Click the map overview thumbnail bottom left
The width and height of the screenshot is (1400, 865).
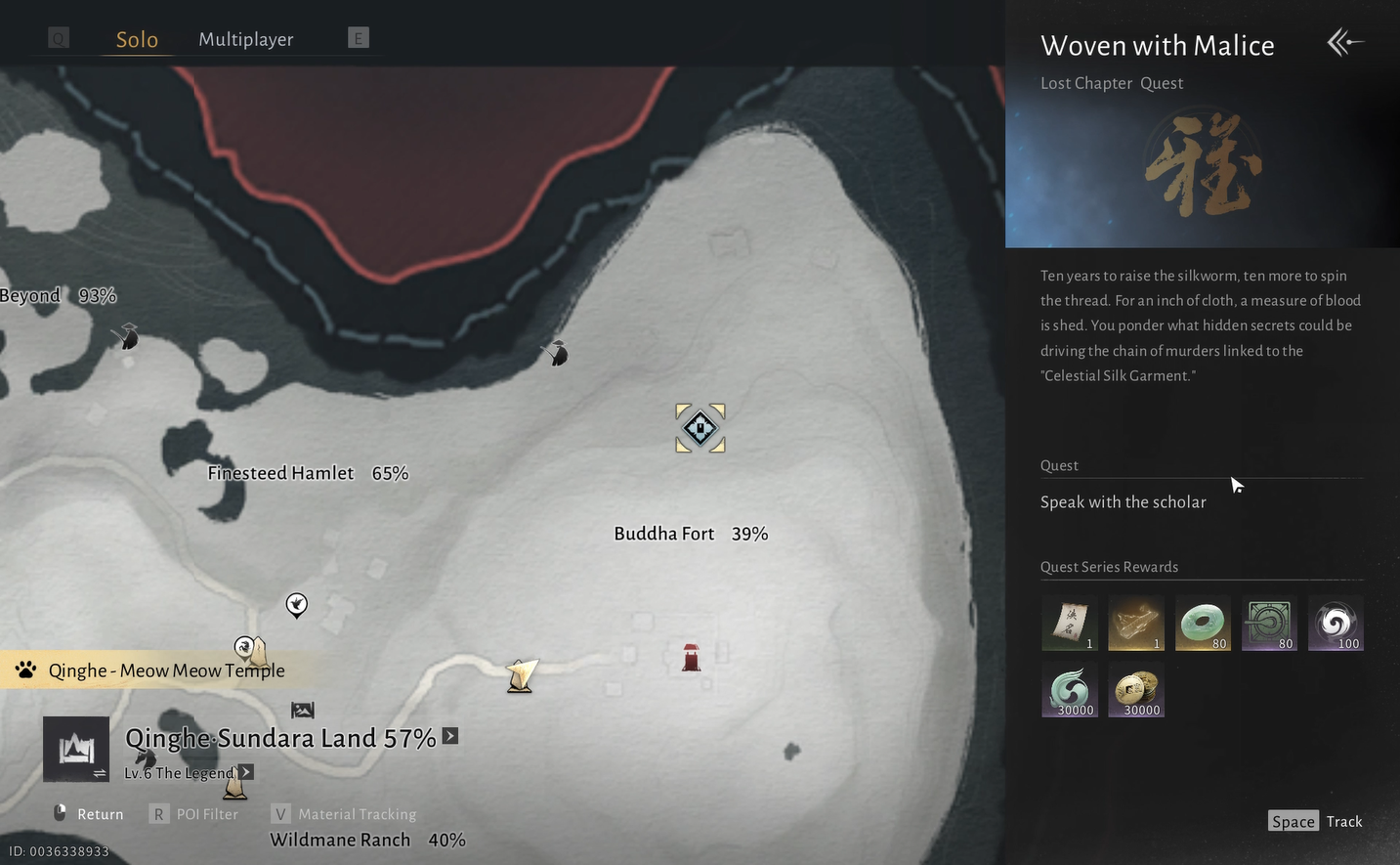coord(76,749)
